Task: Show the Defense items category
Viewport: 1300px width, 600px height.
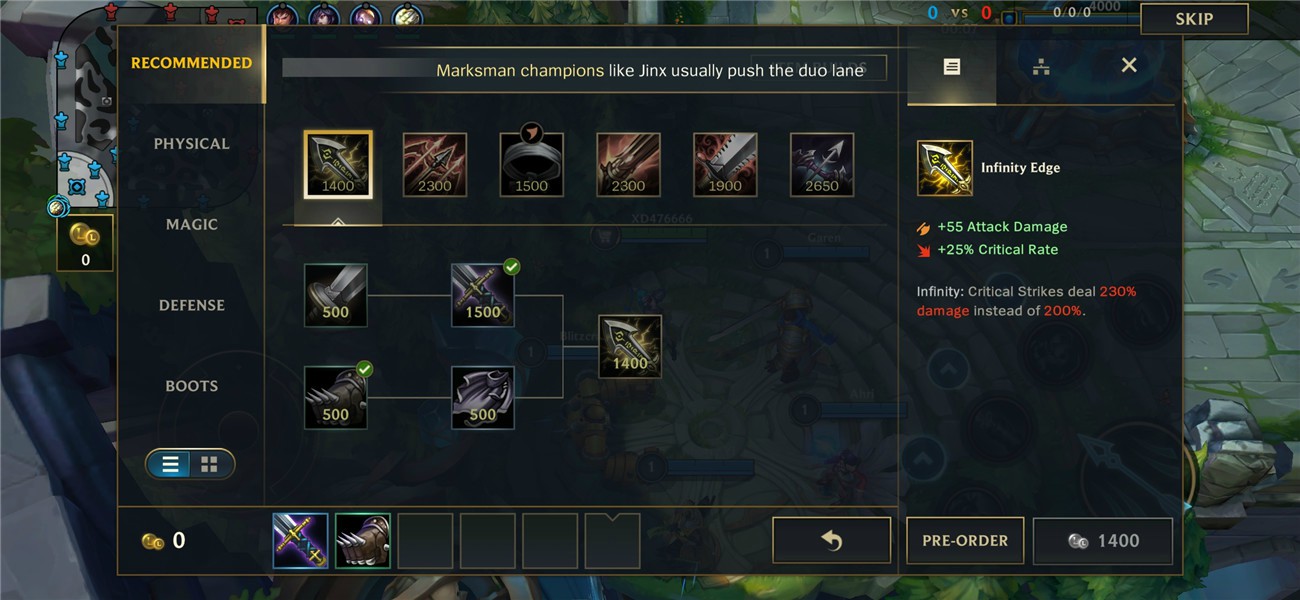Action: (191, 305)
